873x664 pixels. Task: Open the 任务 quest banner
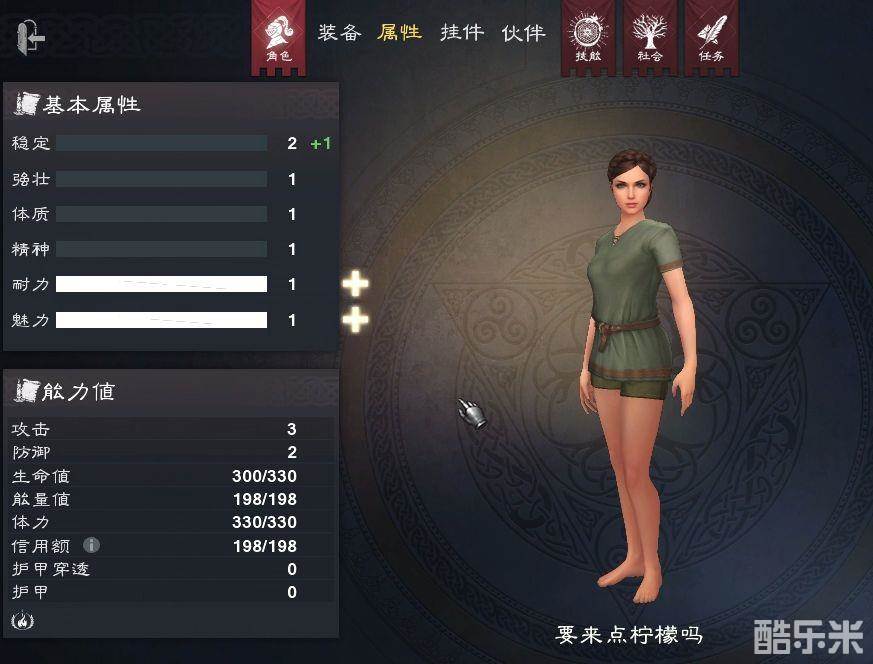pyautogui.click(x=711, y=37)
